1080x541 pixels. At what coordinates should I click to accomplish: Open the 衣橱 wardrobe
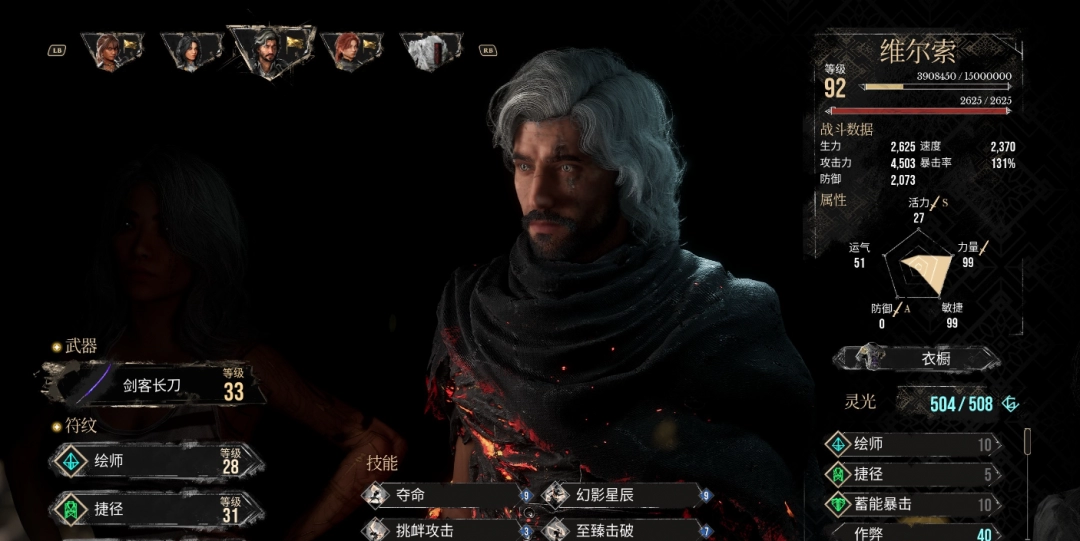click(915, 358)
